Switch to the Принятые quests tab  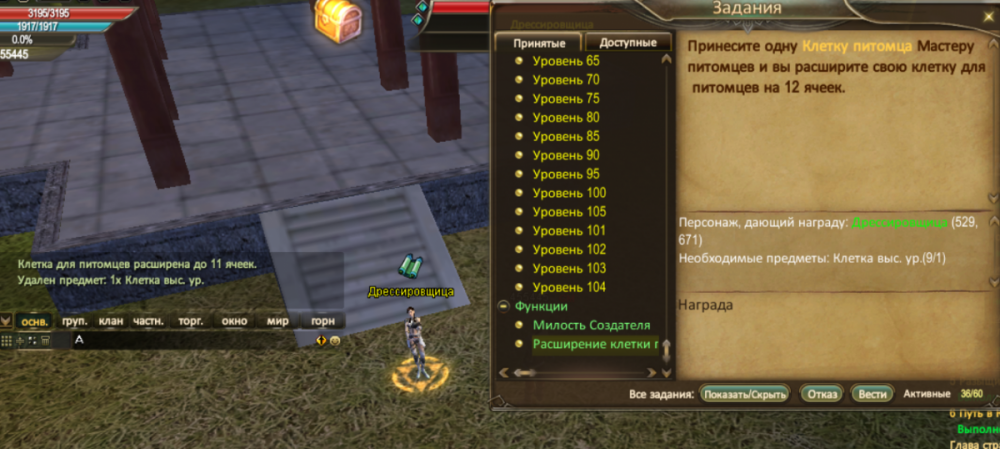(539, 43)
